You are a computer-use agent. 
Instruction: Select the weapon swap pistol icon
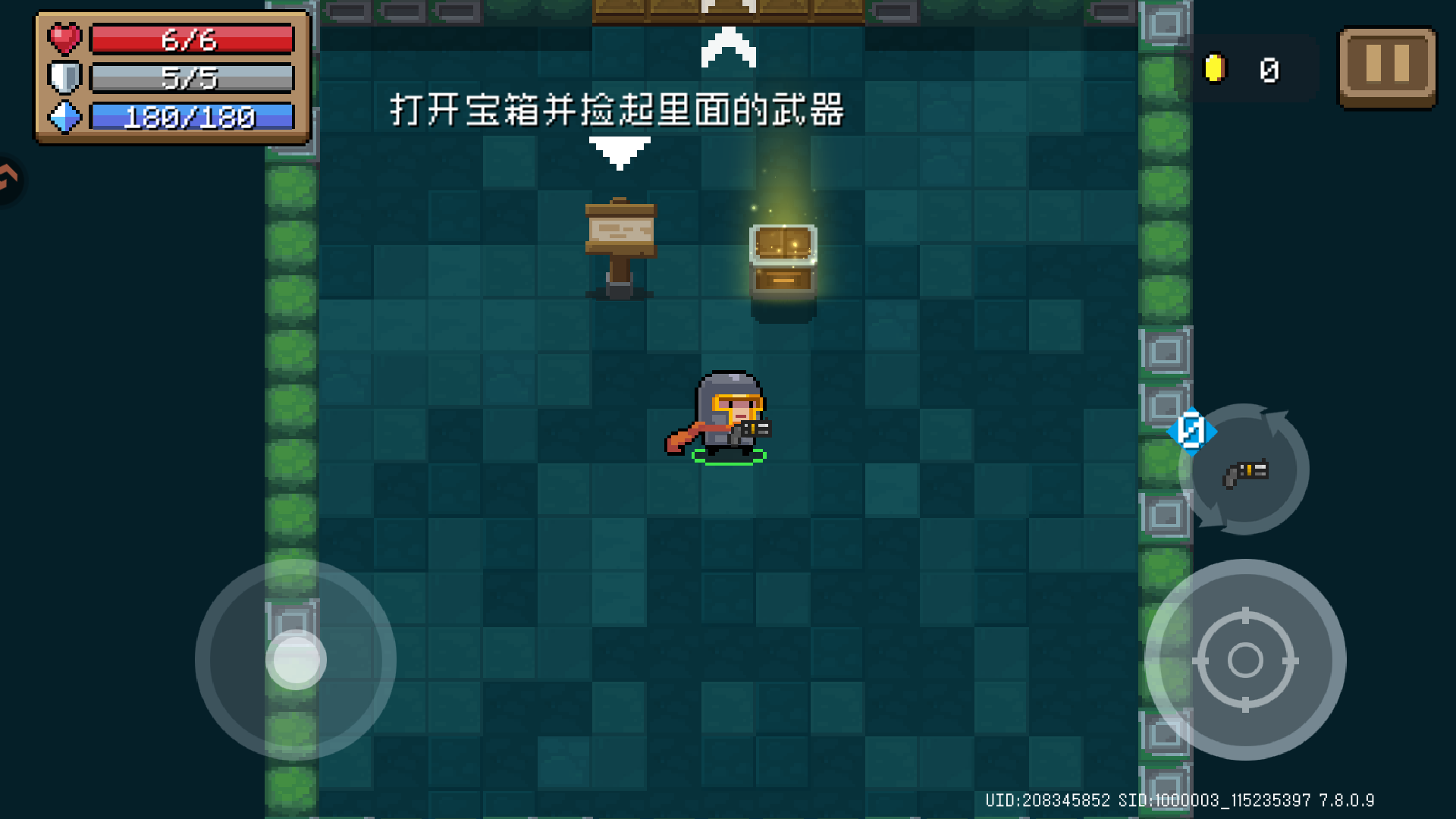(1246, 470)
